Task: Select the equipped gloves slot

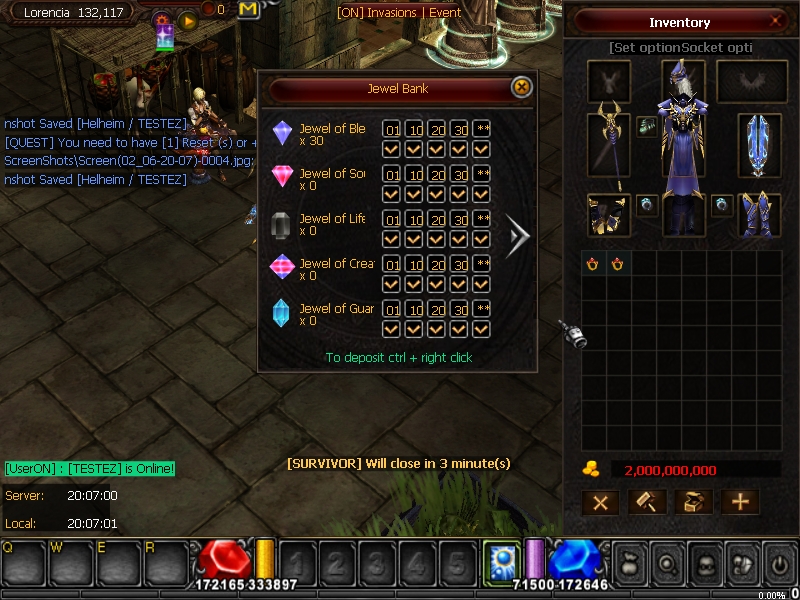Action: pos(608,214)
